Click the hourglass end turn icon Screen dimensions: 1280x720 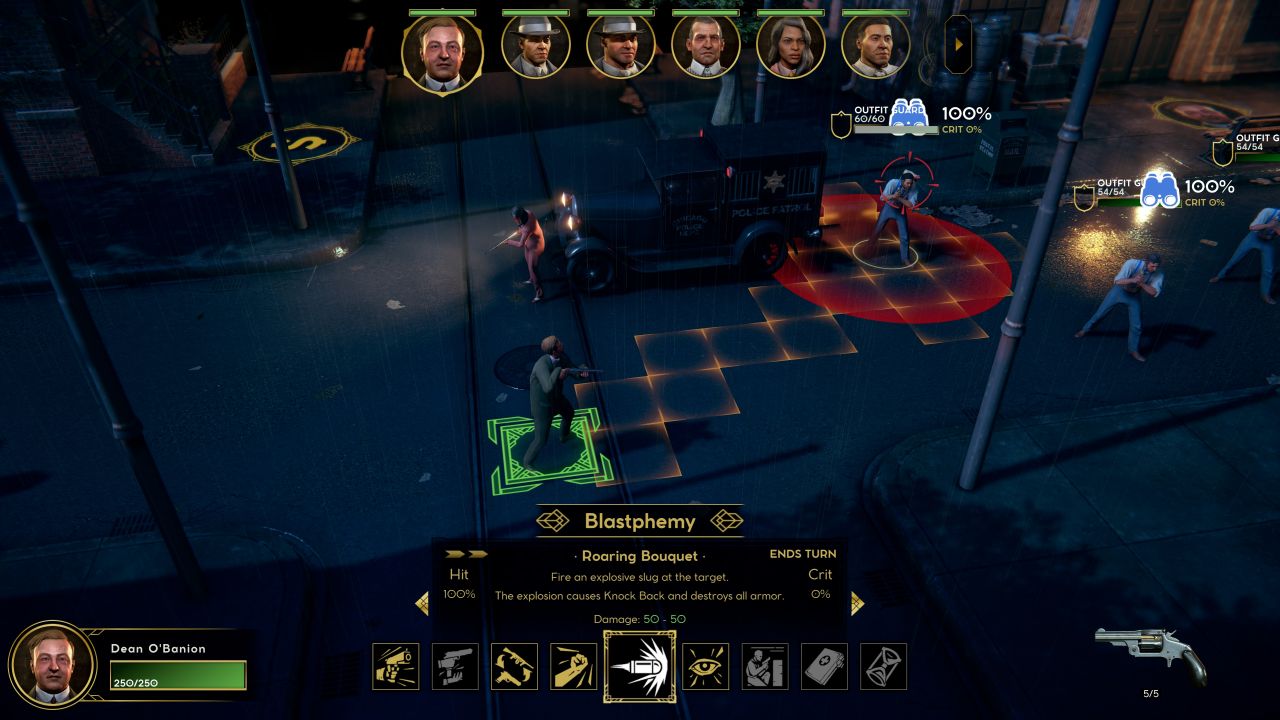coord(883,666)
